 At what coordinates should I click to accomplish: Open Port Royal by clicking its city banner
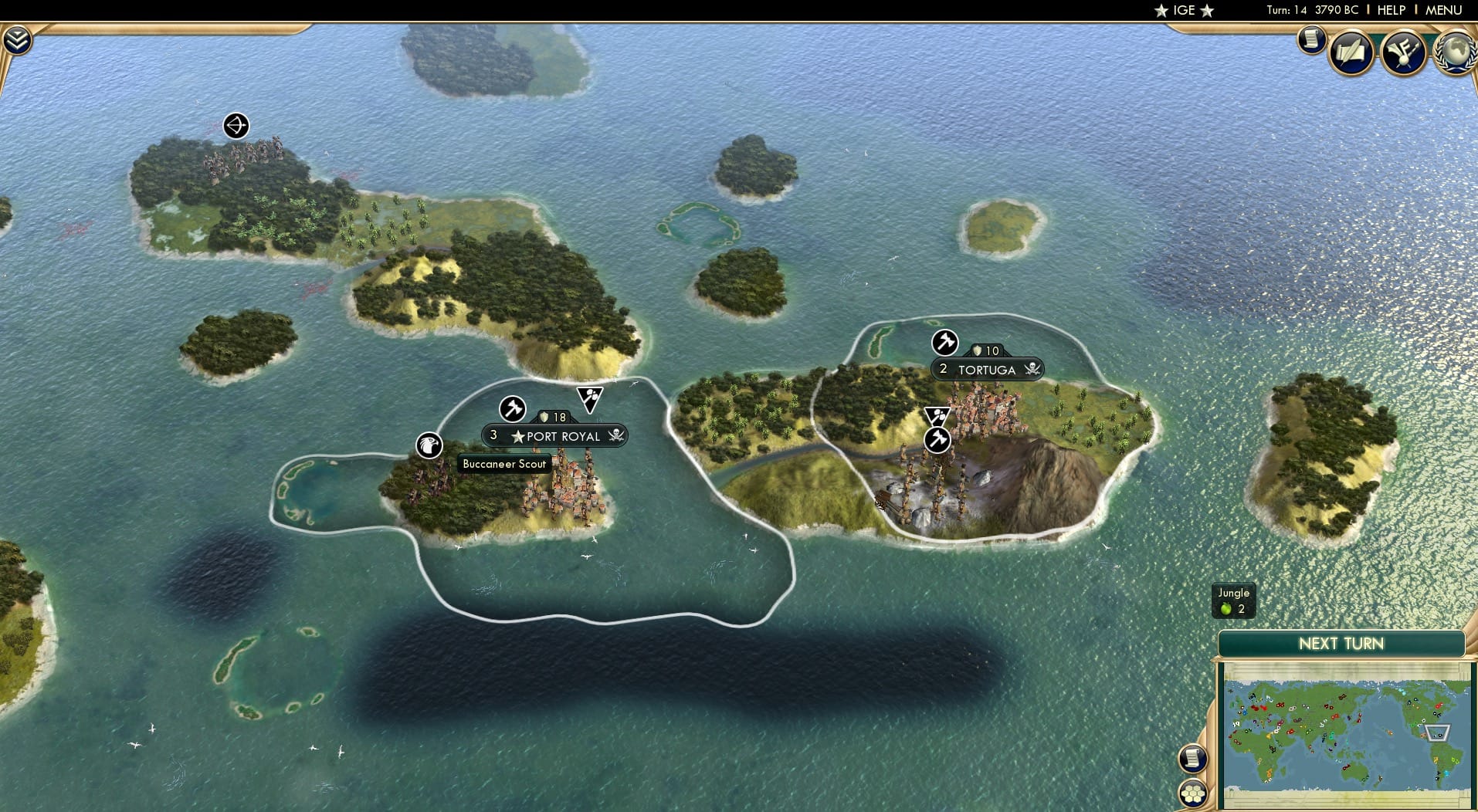(x=563, y=435)
